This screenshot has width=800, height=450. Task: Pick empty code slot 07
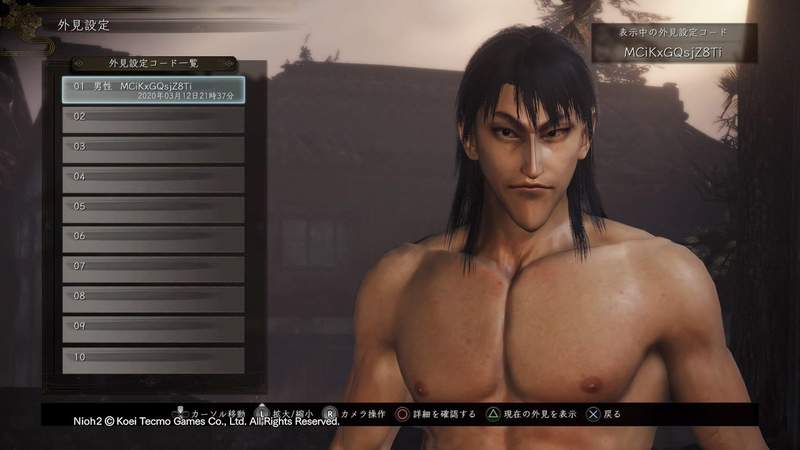pos(153,269)
